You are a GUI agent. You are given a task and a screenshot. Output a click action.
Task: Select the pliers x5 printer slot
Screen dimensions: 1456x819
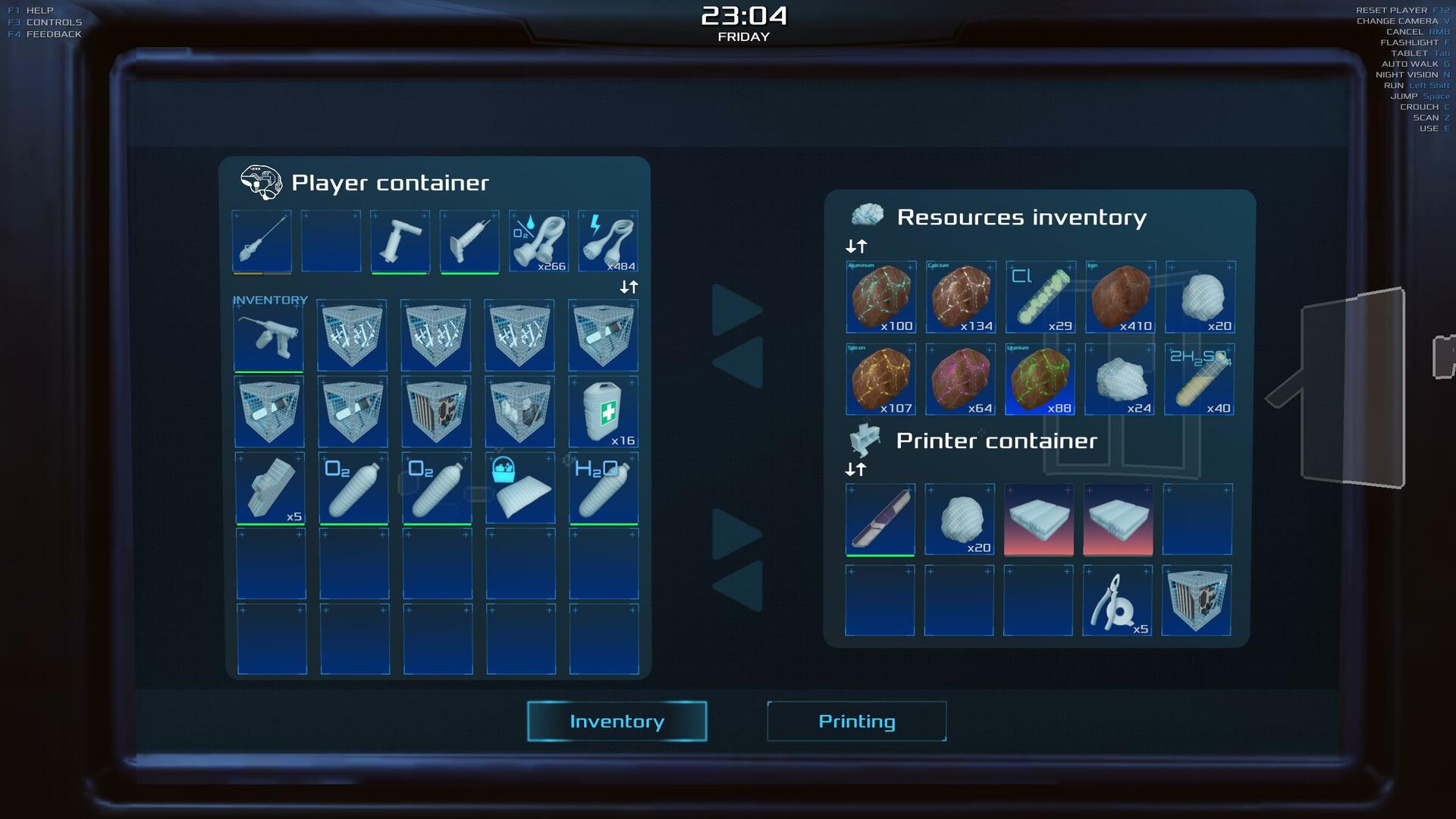tap(1117, 601)
